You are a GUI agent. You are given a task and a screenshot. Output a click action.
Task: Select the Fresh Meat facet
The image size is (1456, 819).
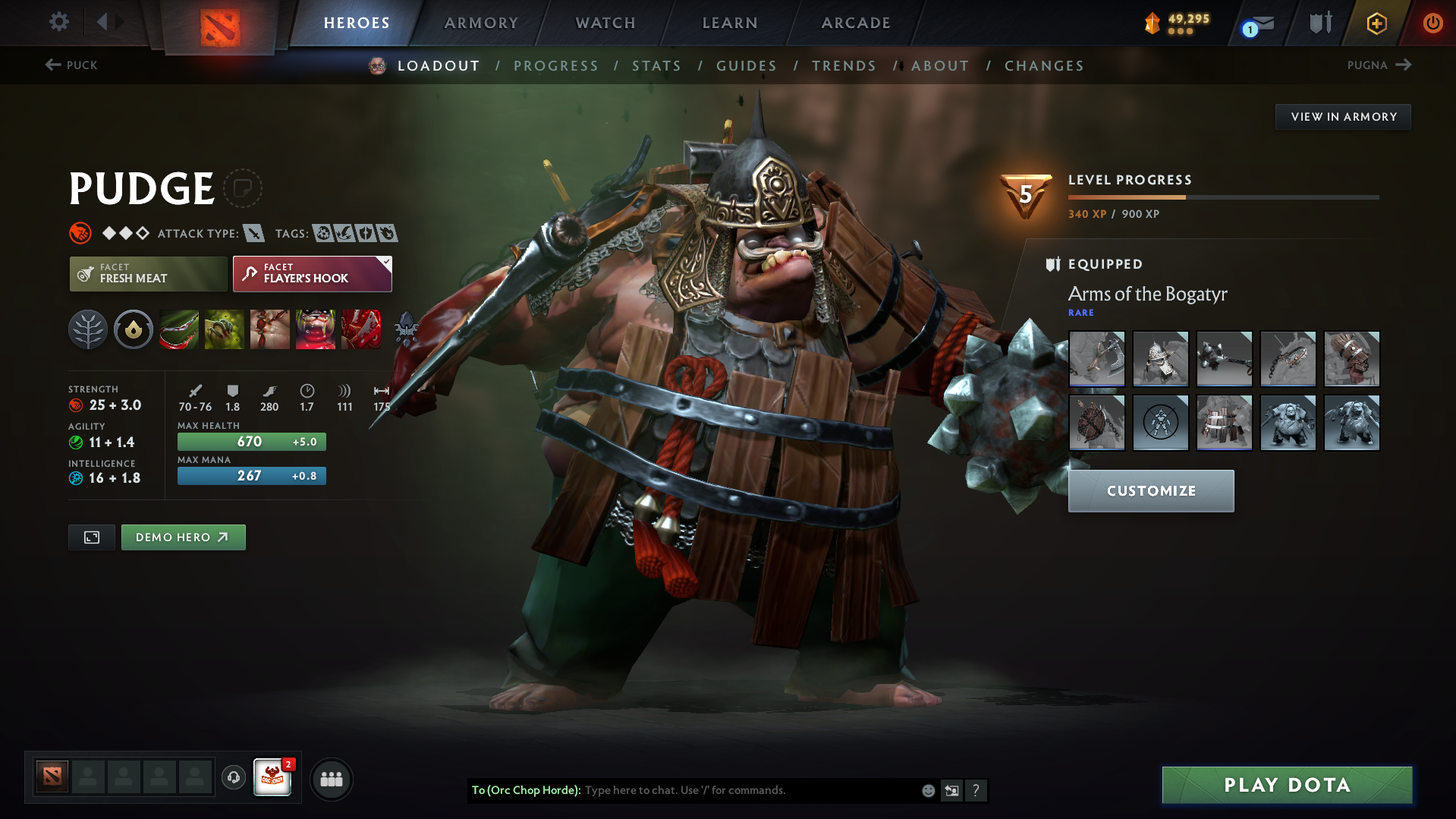click(148, 273)
